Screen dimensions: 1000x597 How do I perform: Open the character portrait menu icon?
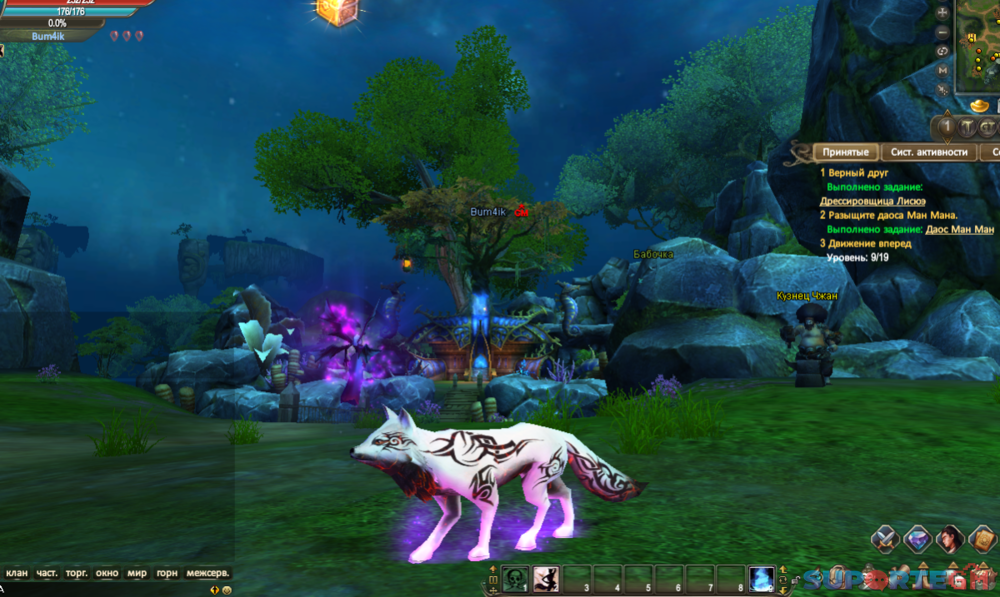[x=951, y=539]
